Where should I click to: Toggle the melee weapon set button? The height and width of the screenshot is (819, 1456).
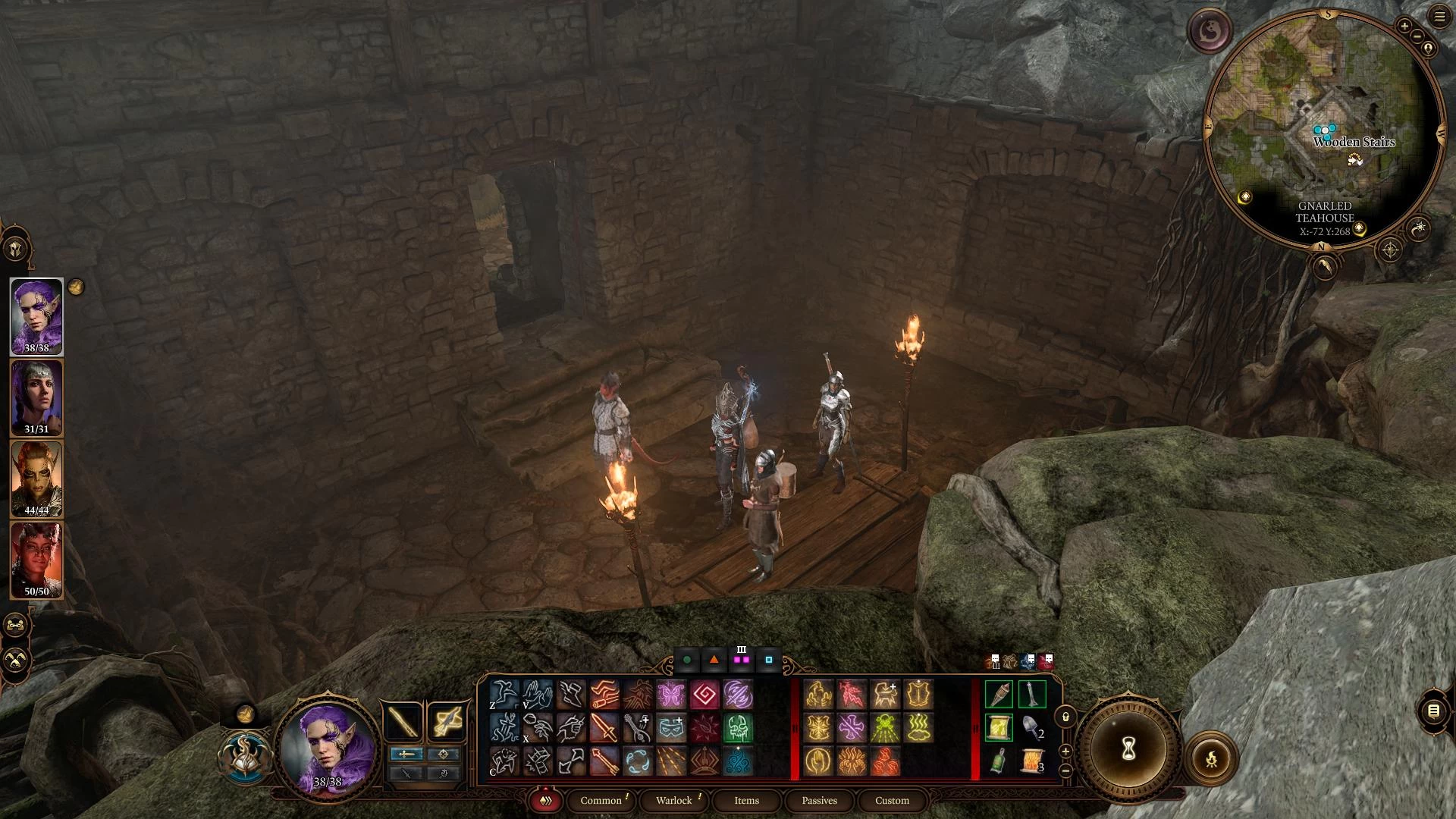coord(403,721)
